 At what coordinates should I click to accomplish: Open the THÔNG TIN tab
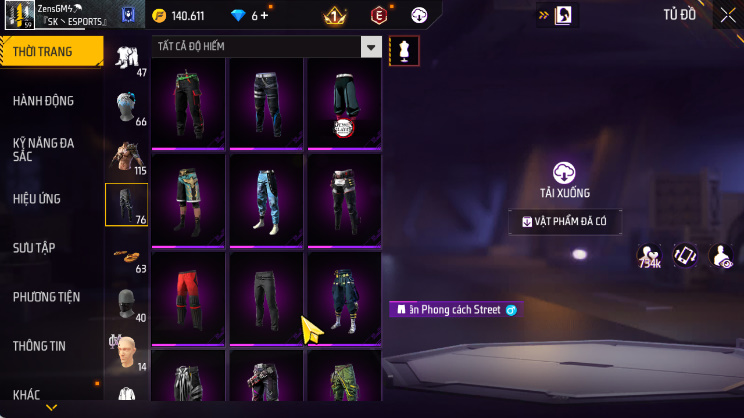coord(39,346)
